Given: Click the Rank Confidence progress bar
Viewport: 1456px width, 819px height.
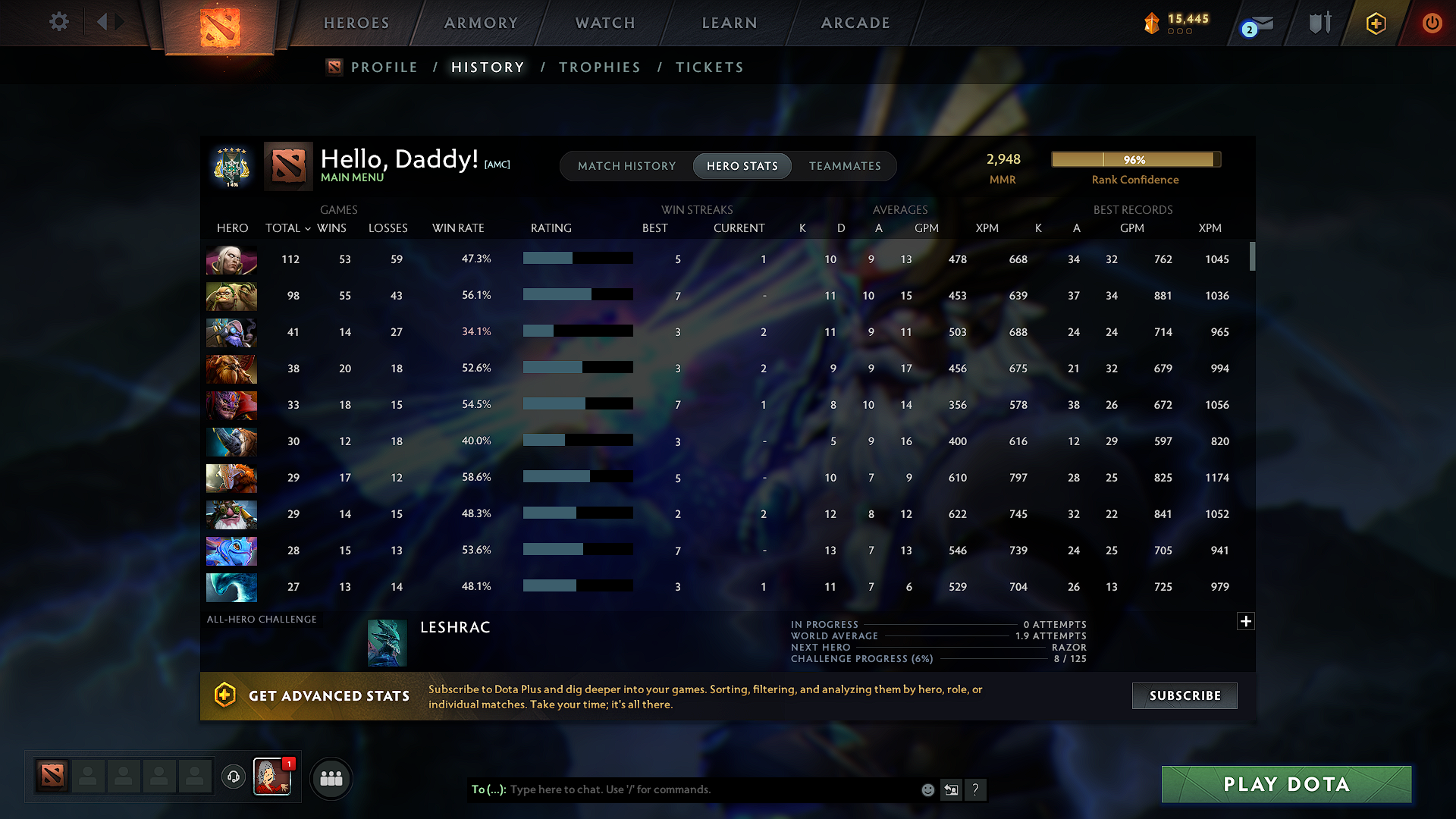Looking at the screenshot, I should pos(1135,160).
